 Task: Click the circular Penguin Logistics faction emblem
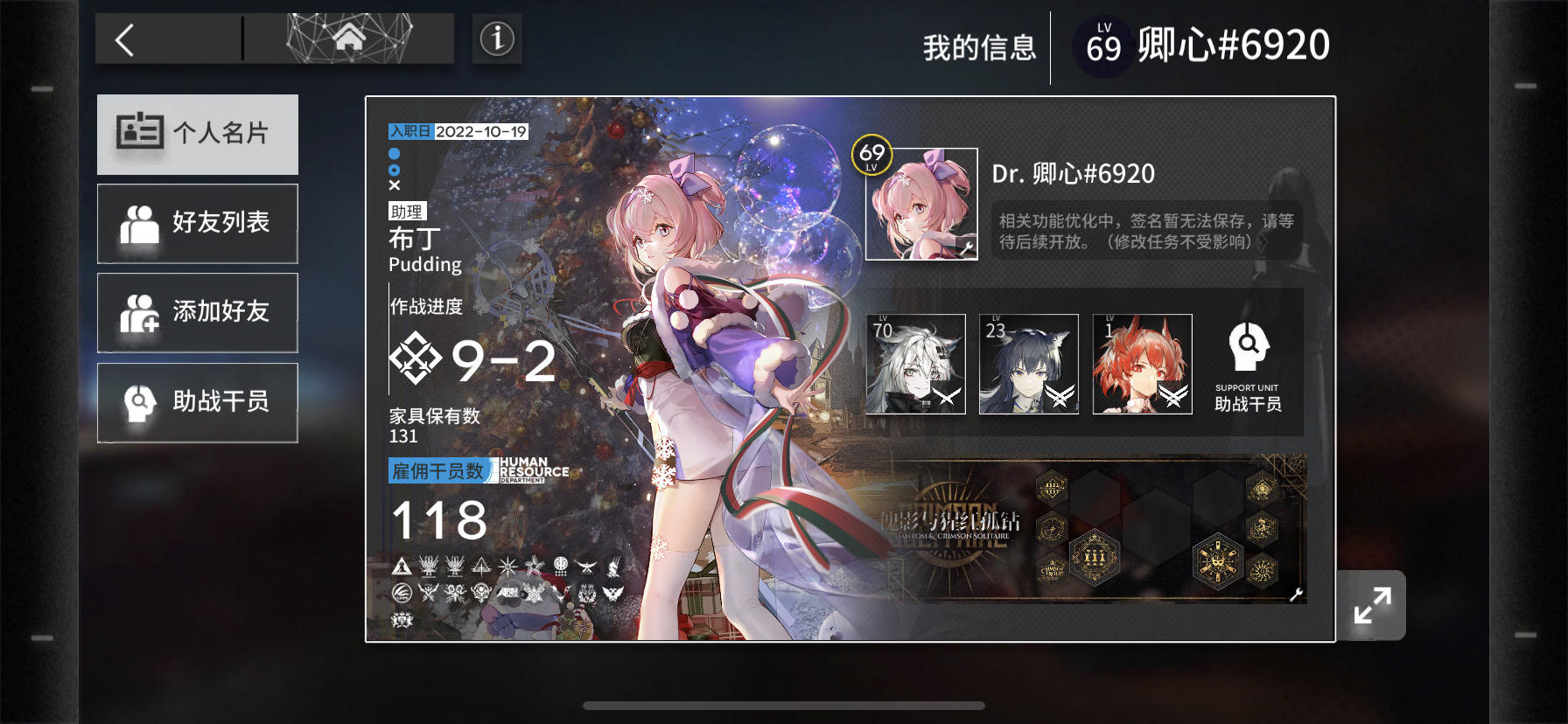pos(402,593)
